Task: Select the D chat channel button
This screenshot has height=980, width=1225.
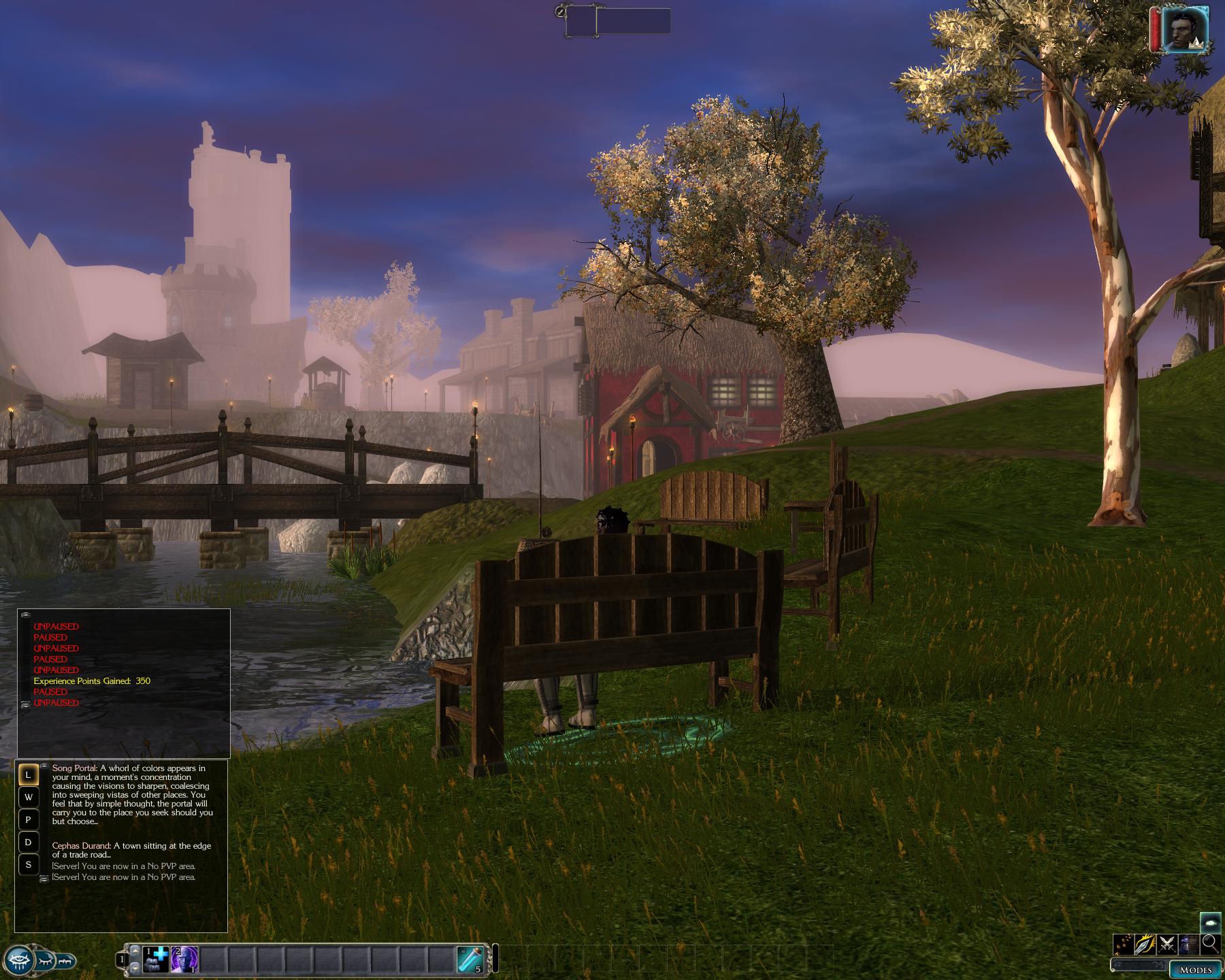Action: point(28,843)
